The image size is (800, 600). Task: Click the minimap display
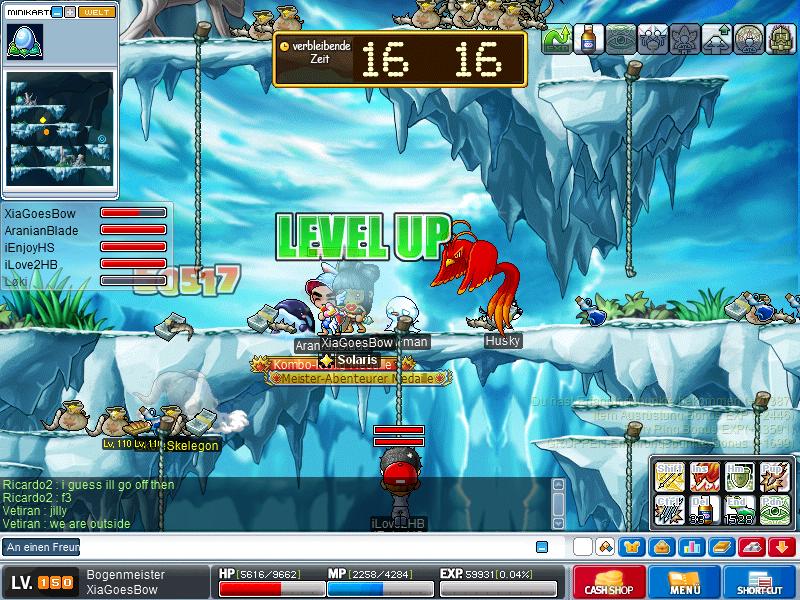(x=60, y=129)
